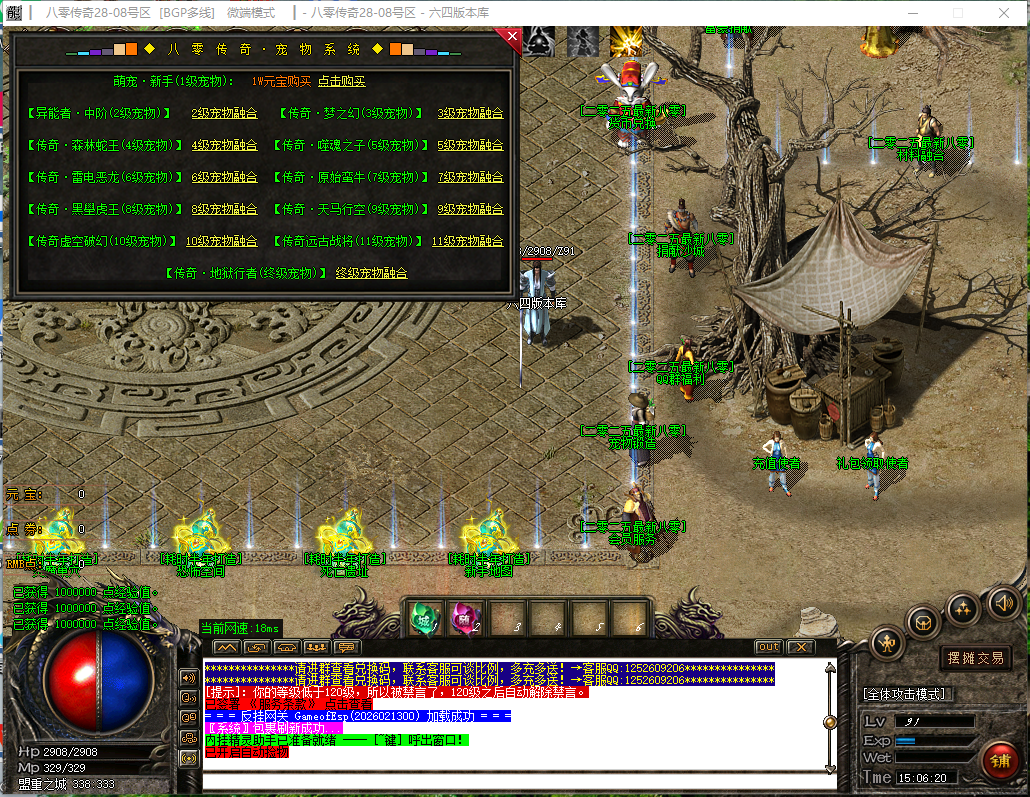Open the bag chest icon button
The image size is (1030, 797).
point(924,622)
